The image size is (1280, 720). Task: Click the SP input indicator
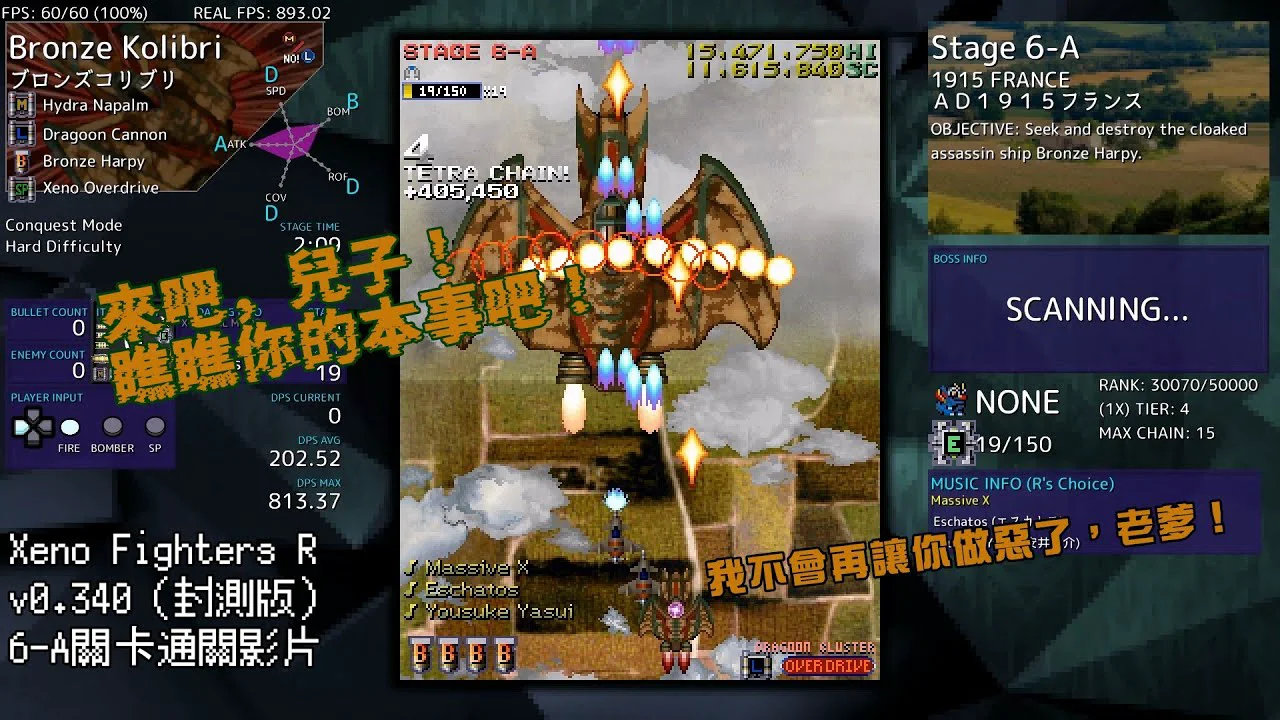tap(155, 428)
